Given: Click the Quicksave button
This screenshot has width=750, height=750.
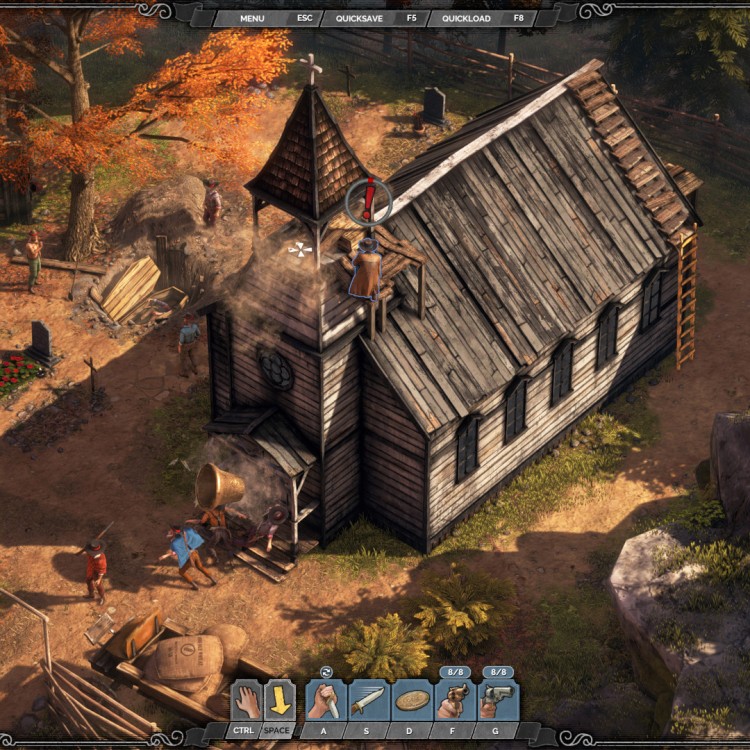Looking at the screenshot, I should (x=363, y=18).
